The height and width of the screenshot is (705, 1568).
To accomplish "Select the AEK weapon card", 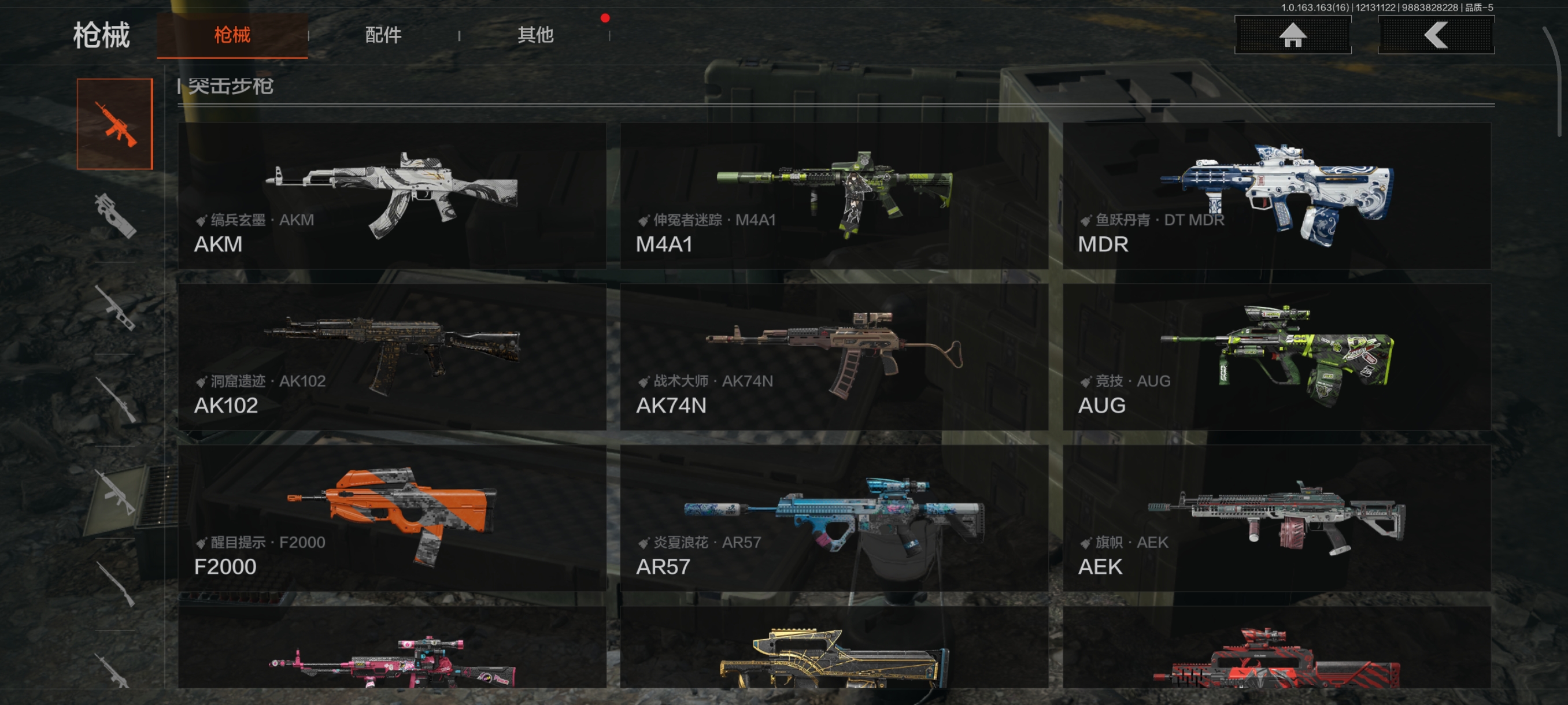I will [x=1277, y=518].
